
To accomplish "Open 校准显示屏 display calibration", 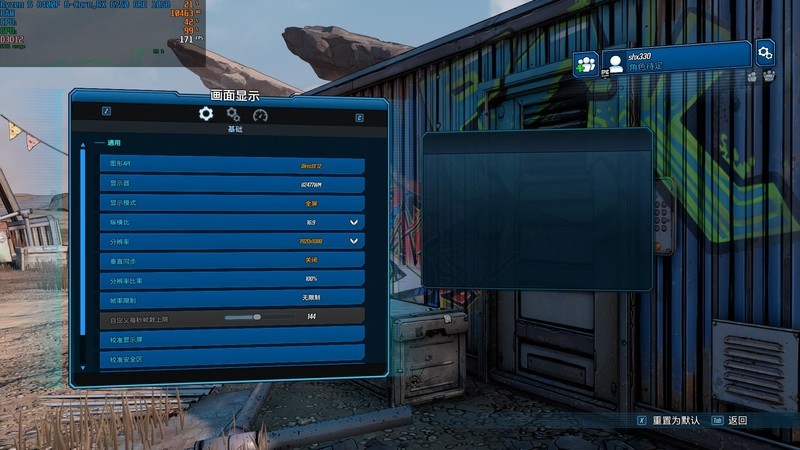I will 231,340.
